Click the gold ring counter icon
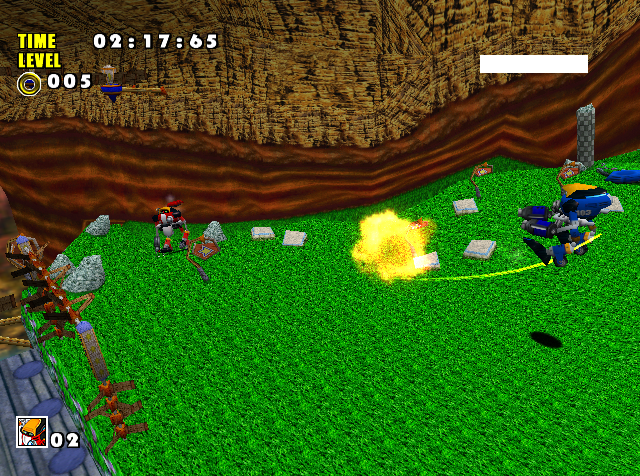640x476 pixels. tap(29, 83)
